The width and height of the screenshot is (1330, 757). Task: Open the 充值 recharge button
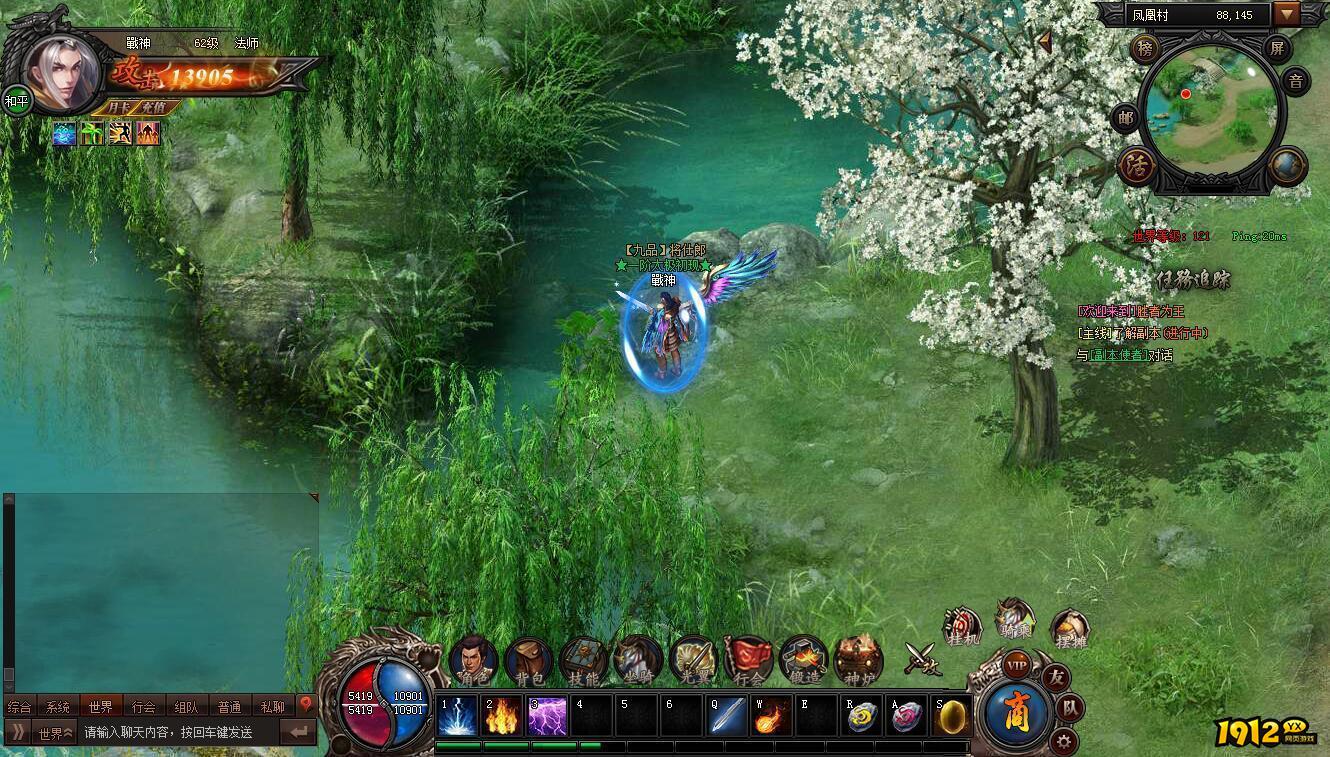(154, 107)
